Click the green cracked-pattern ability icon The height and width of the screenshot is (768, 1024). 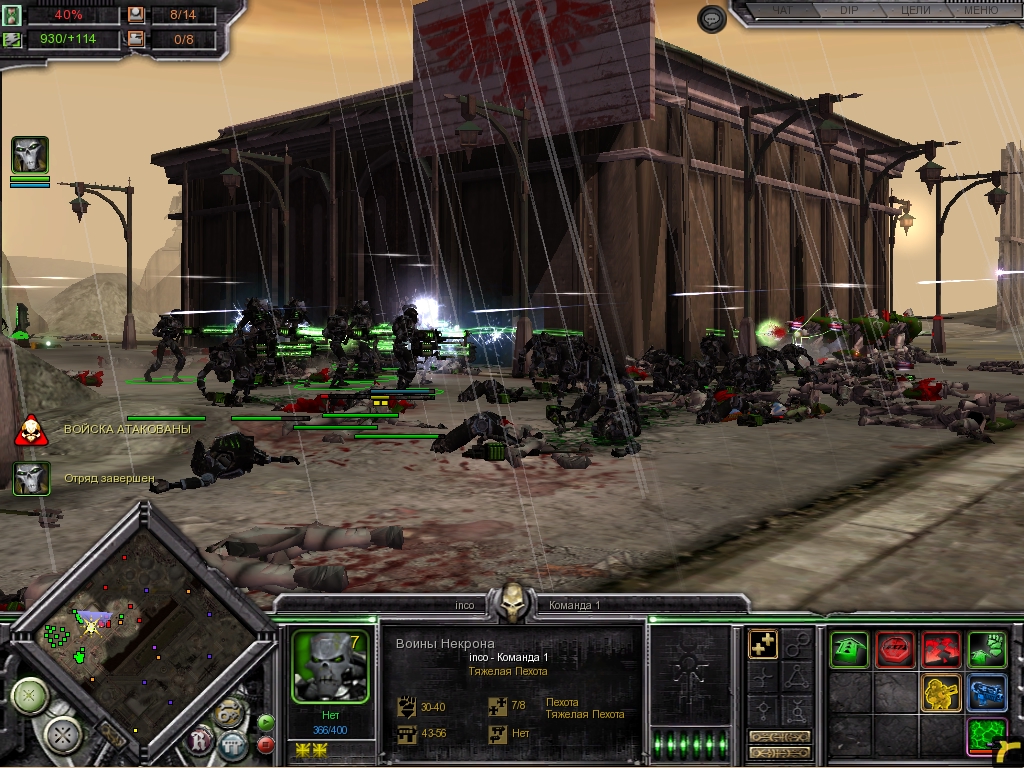click(987, 736)
